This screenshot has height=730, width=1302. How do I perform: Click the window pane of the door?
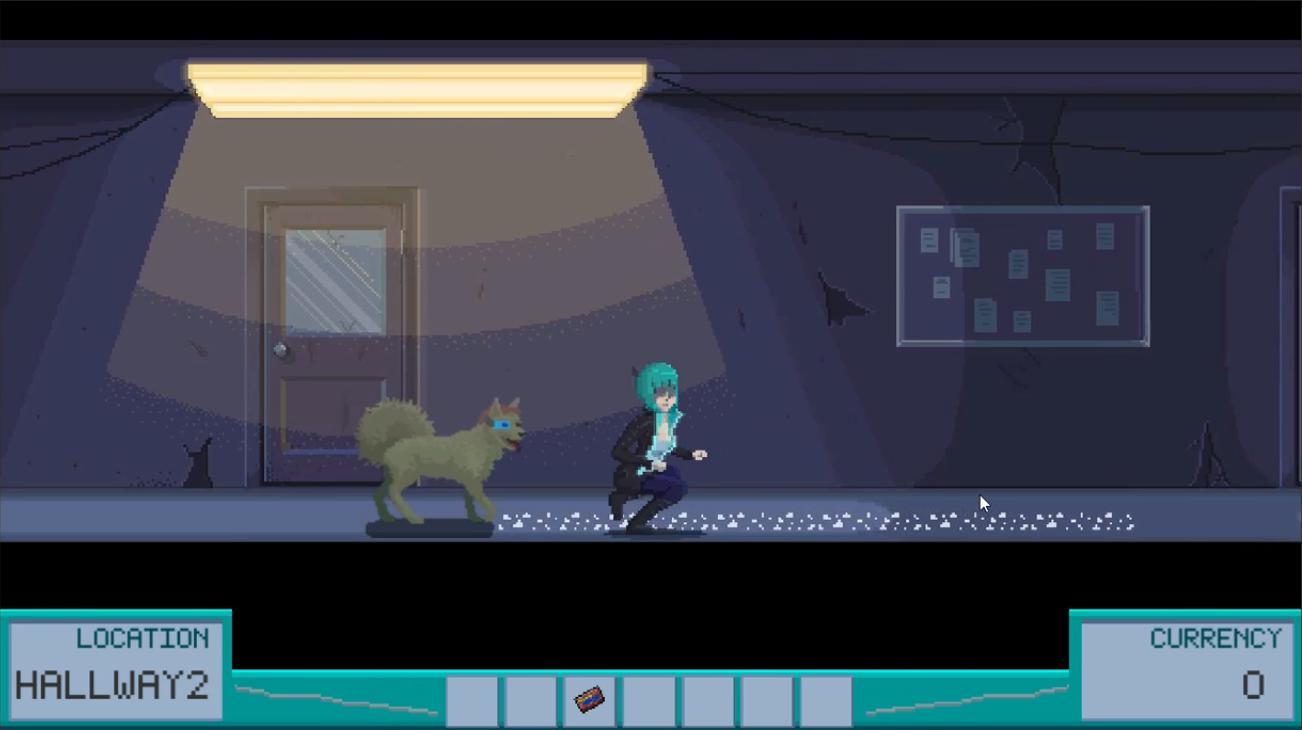[336, 280]
